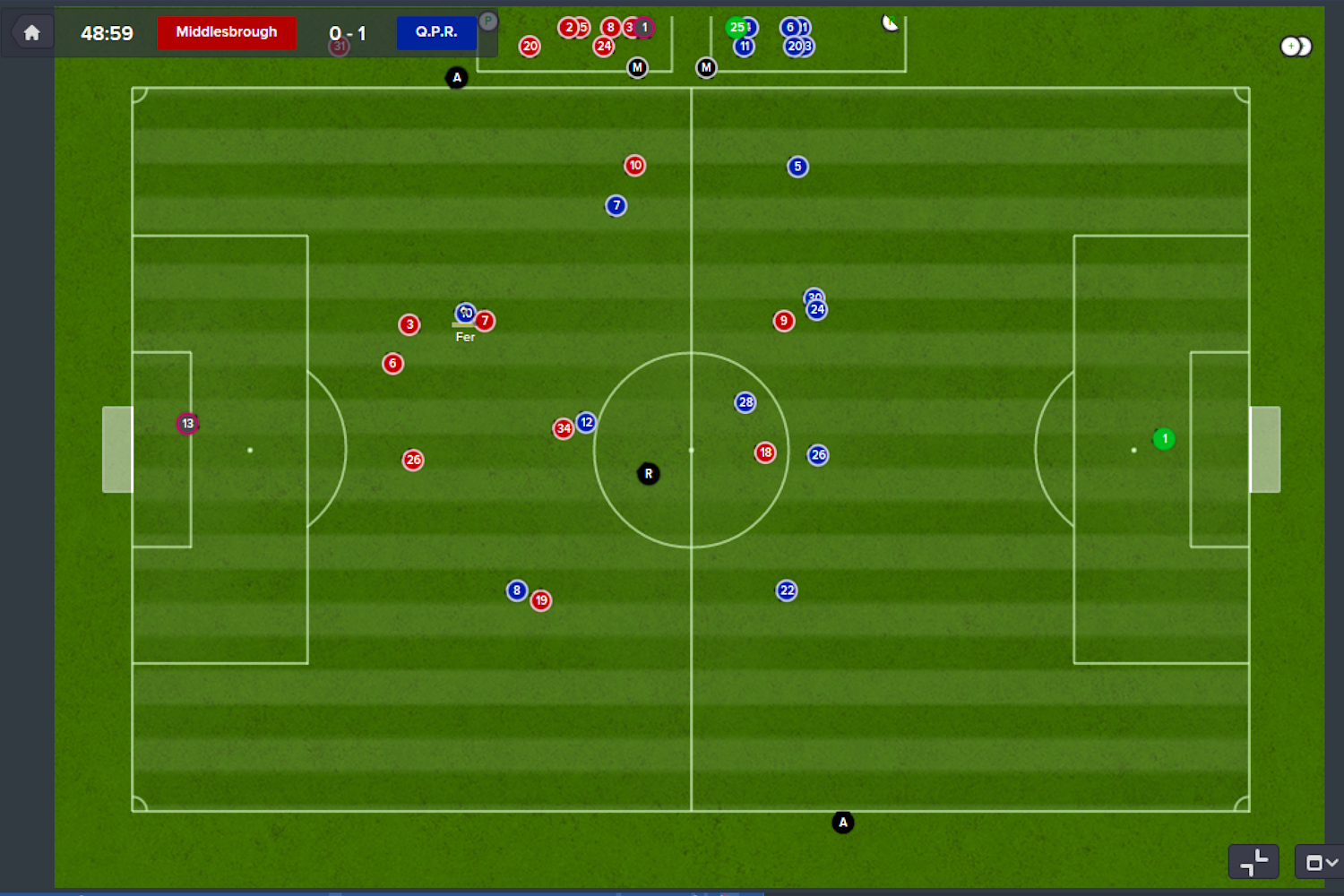Click the Home icon in the top-left corner
This screenshot has height=896, width=1344.
[x=30, y=30]
